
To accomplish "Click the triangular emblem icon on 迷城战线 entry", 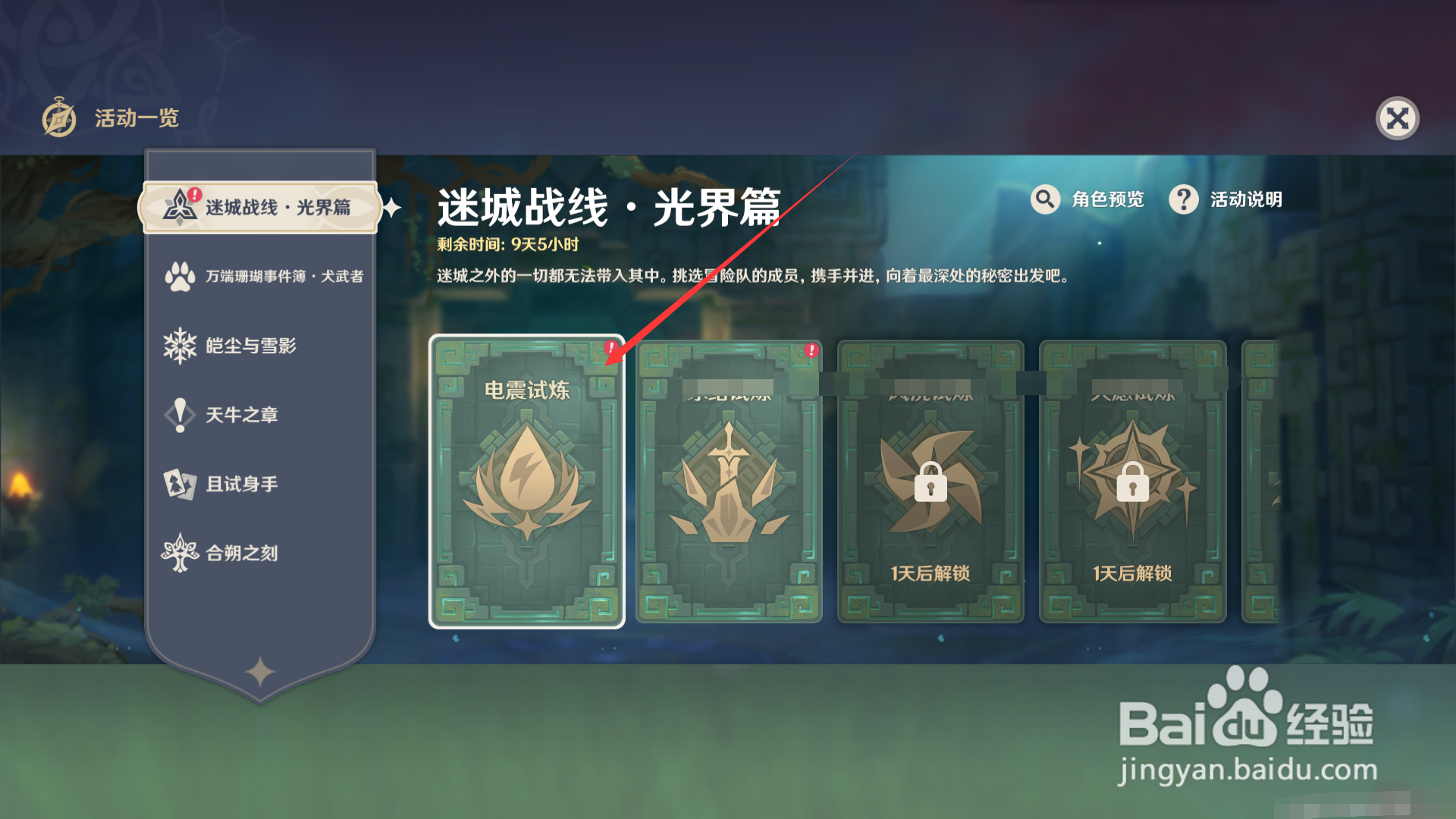I will tap(180, 206).
